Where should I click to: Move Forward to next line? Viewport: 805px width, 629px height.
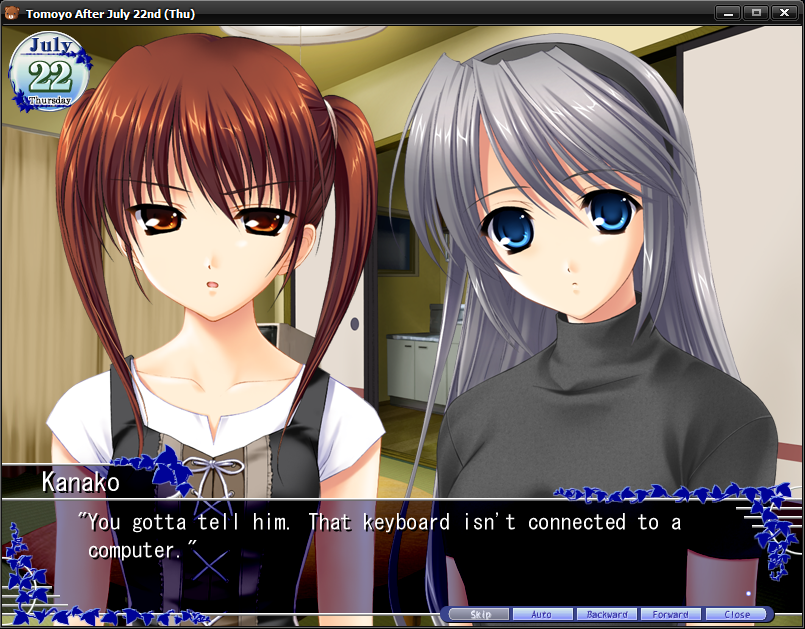[x=671, y=614]
